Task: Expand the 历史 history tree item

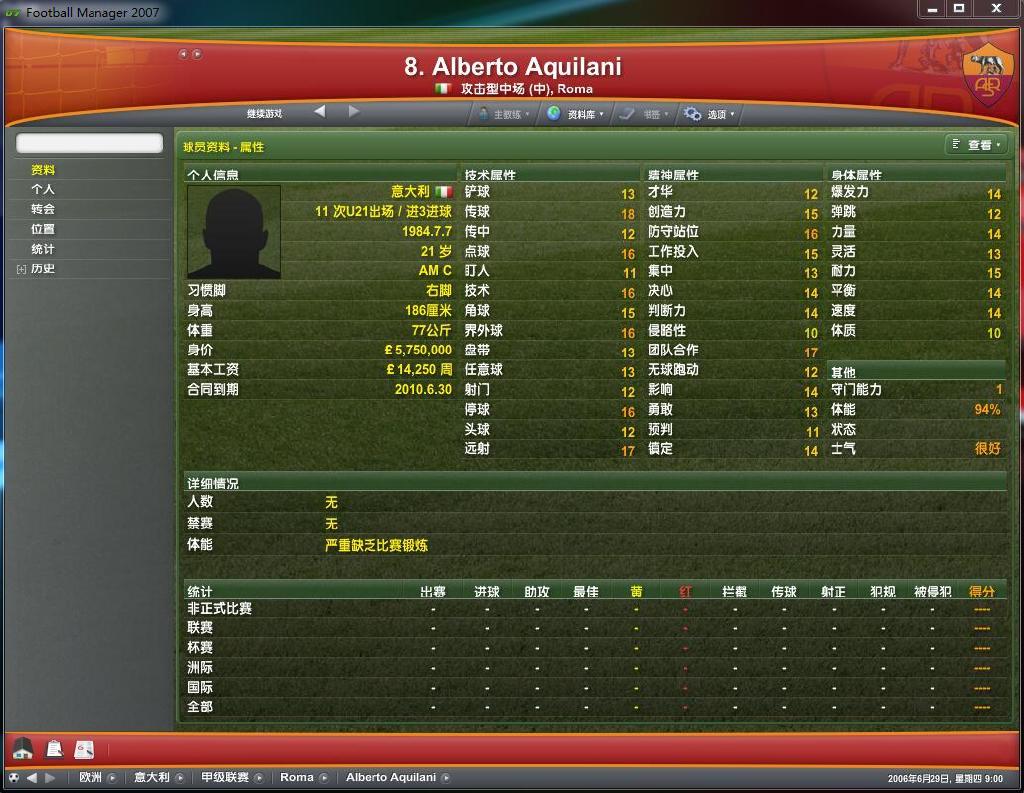Action: pos(22,269)
